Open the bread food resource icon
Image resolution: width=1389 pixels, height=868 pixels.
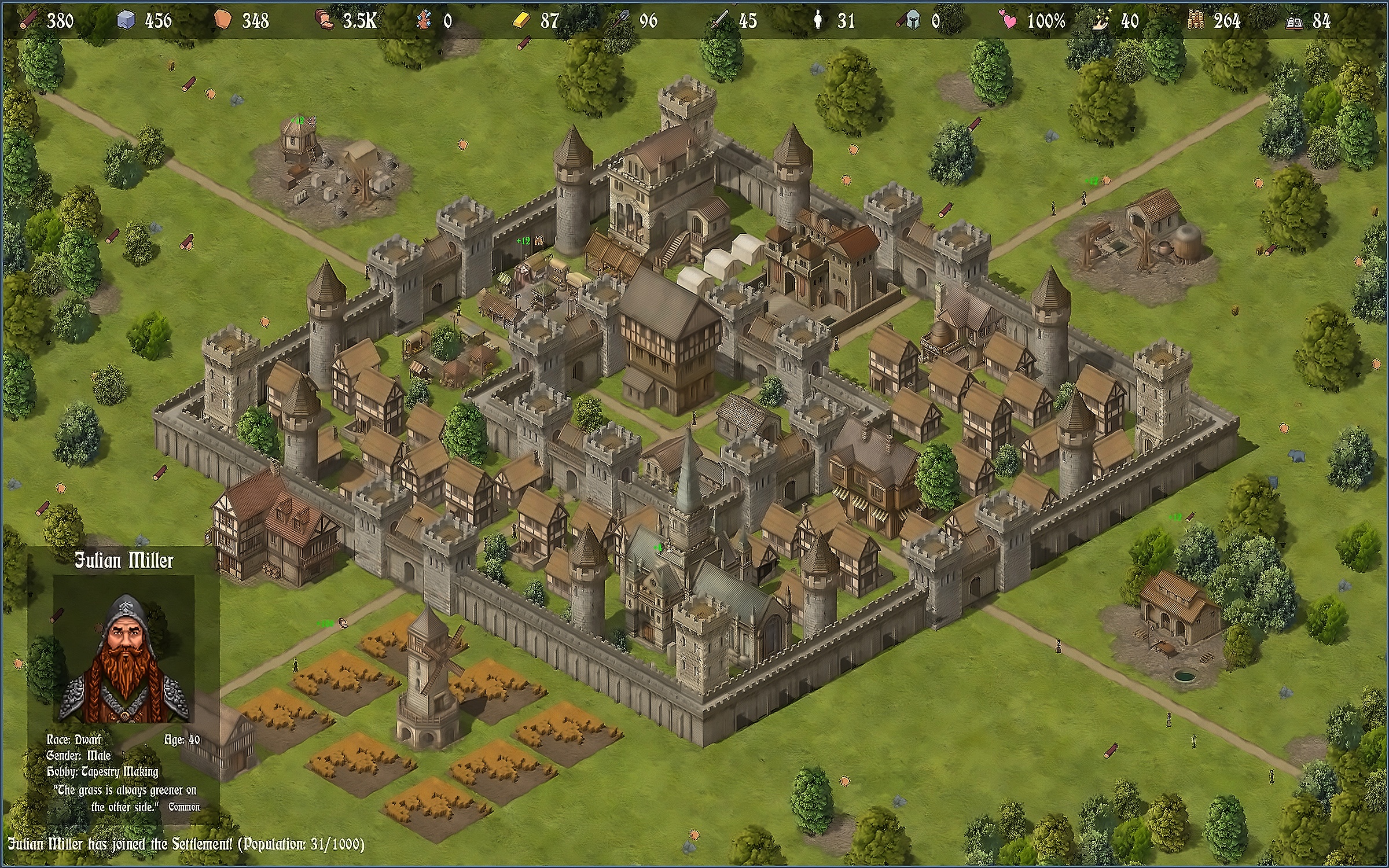(324, 20)
